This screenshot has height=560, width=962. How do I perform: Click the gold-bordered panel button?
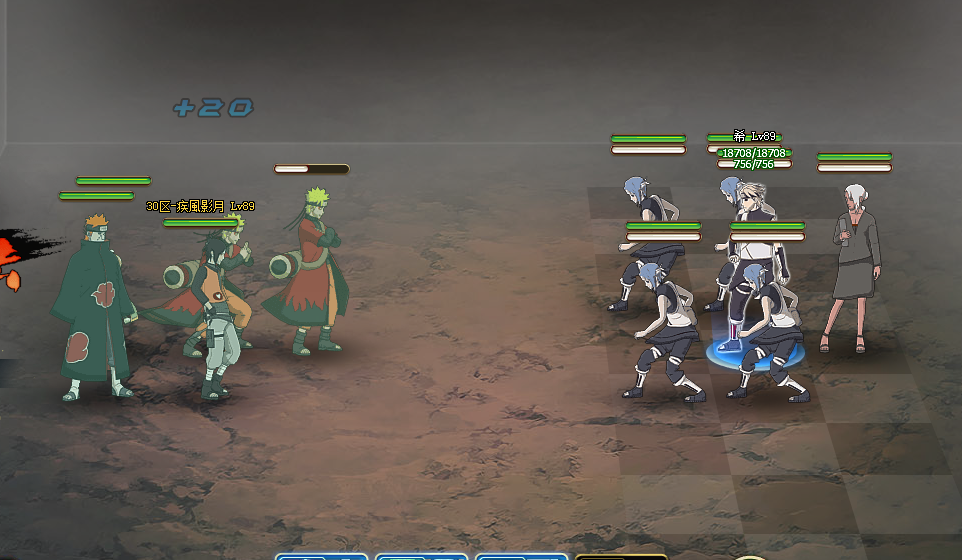(x=620, y=556)
